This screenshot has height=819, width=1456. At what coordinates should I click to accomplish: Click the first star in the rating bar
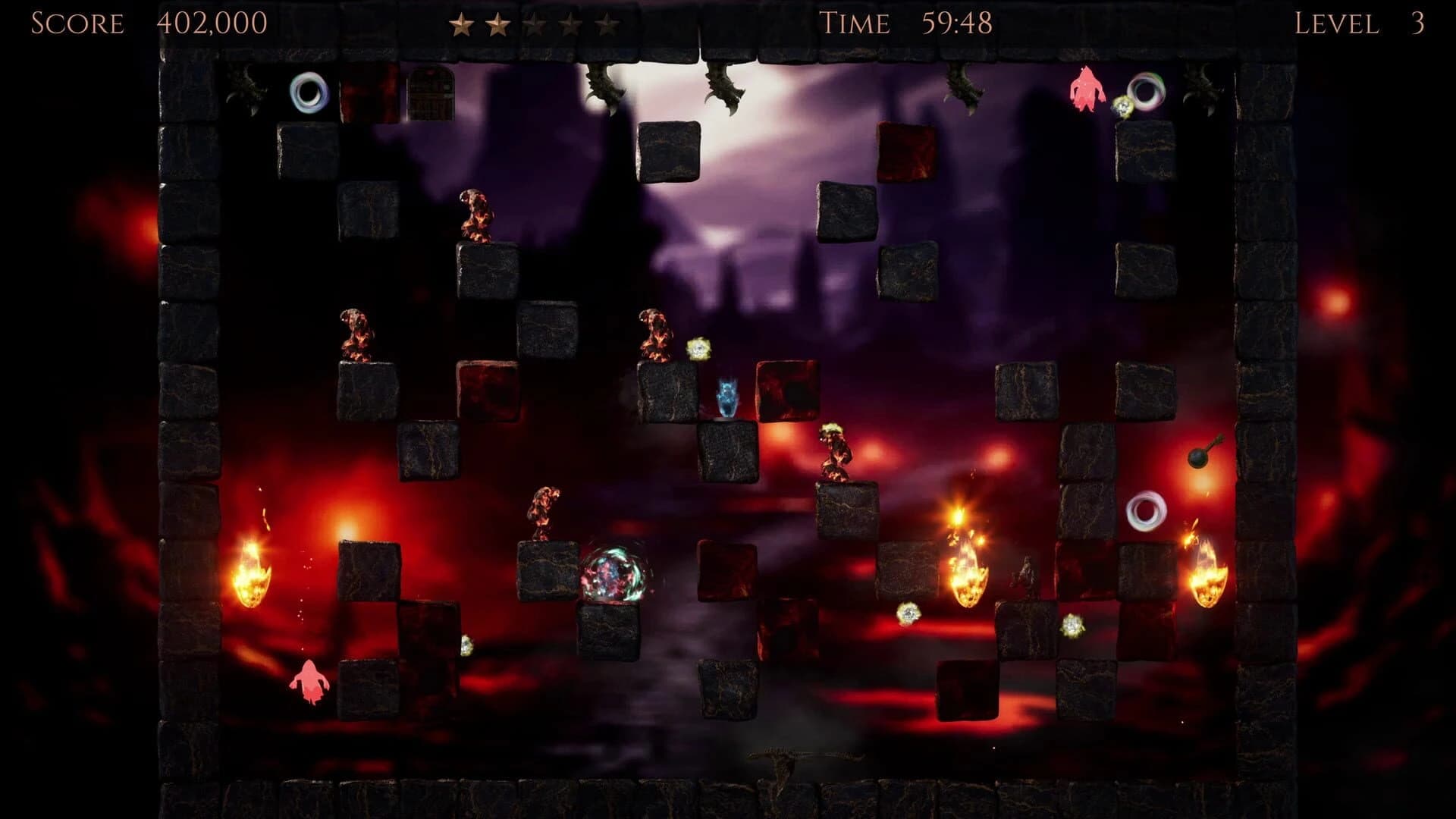coord(462,24)
